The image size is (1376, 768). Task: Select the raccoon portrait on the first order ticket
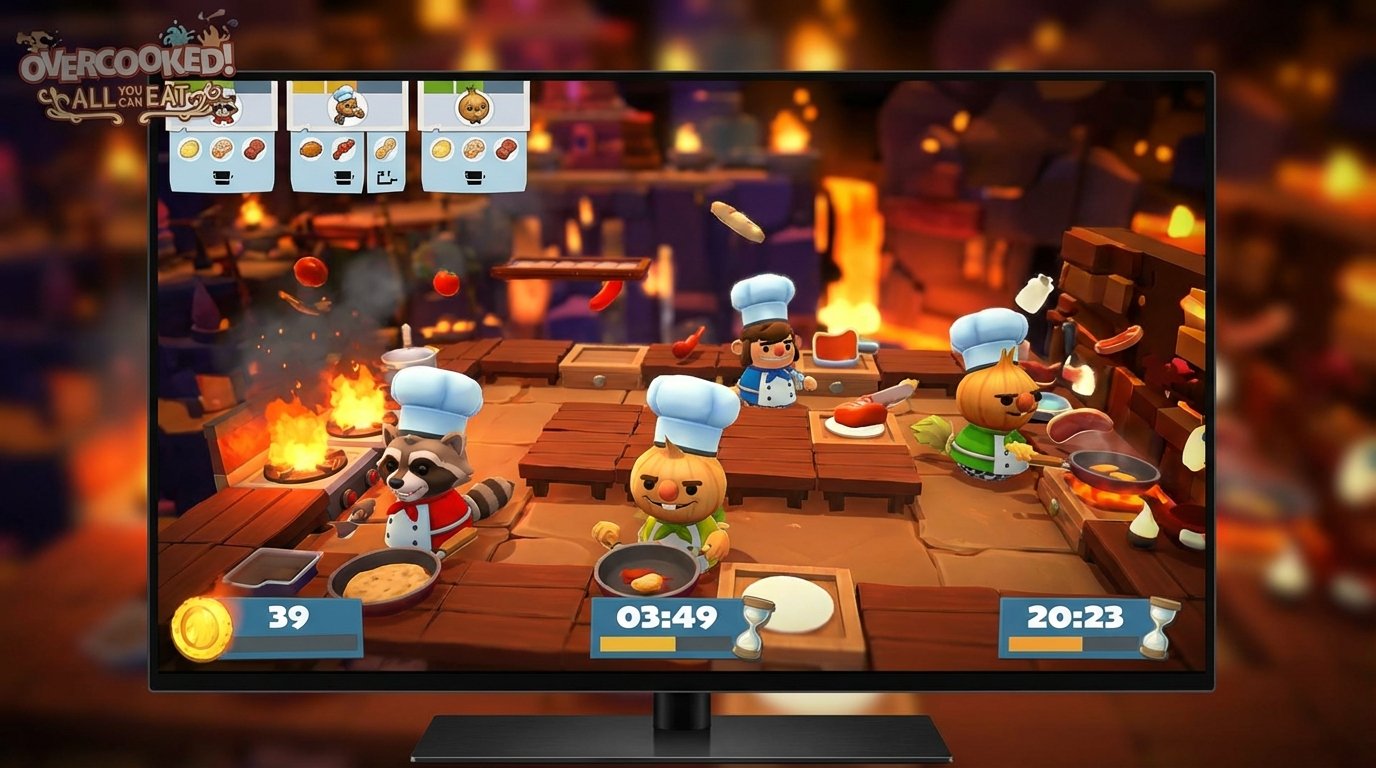(x=223, y=110)
